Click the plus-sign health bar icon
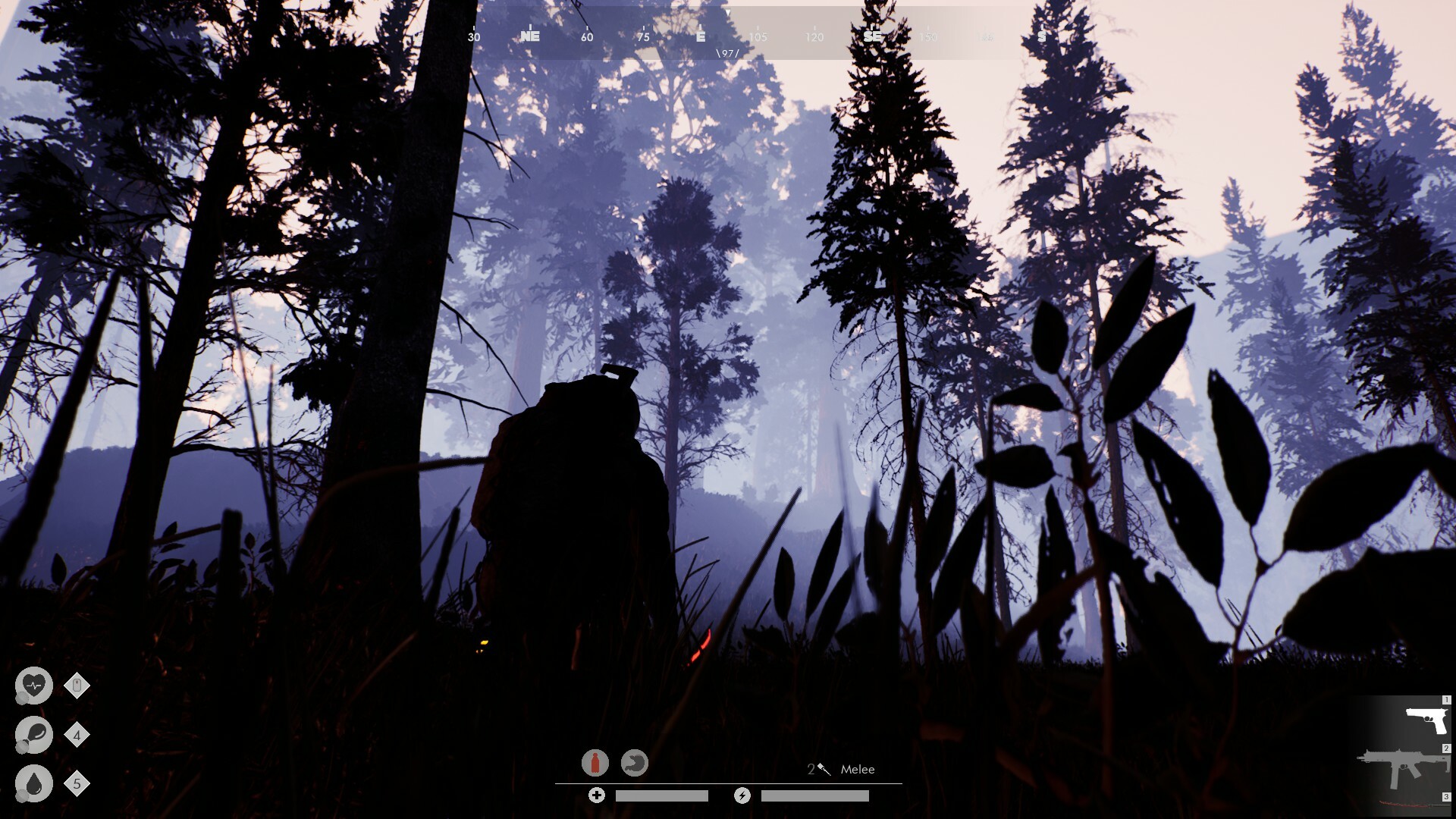 (597, 795)
